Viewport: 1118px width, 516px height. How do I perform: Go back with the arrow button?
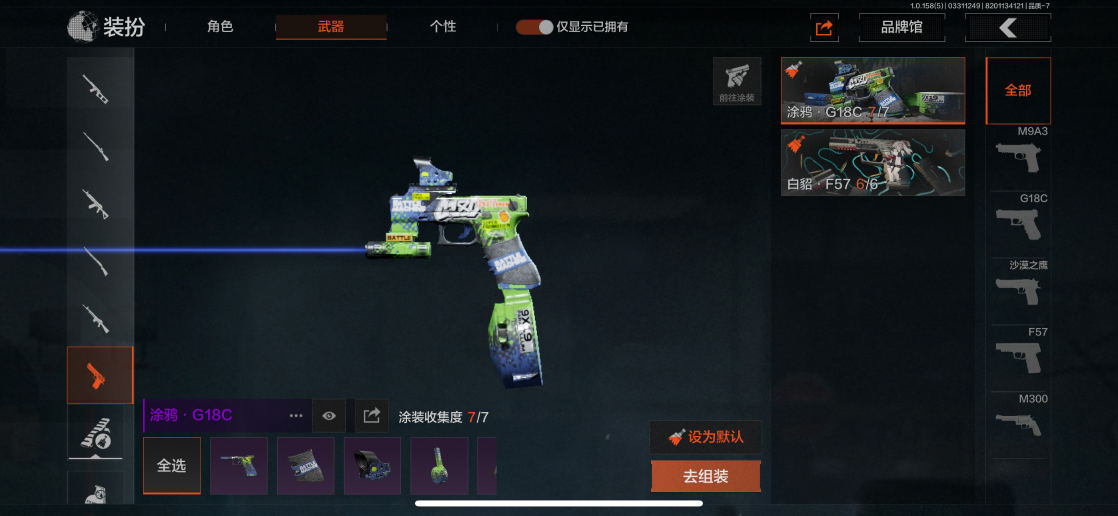pyautogui.click(x=1007, y=27)
